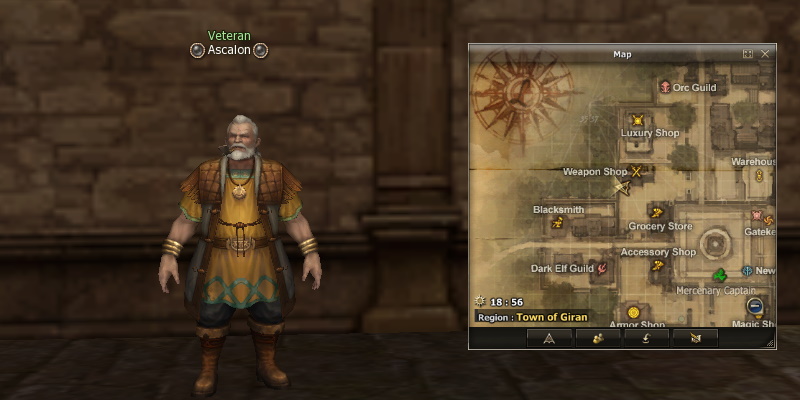Image resolution: width=800 pixels, height=400 pixels.
Task: Select the Orc Guild map marker
Action: tap(665, 88)
